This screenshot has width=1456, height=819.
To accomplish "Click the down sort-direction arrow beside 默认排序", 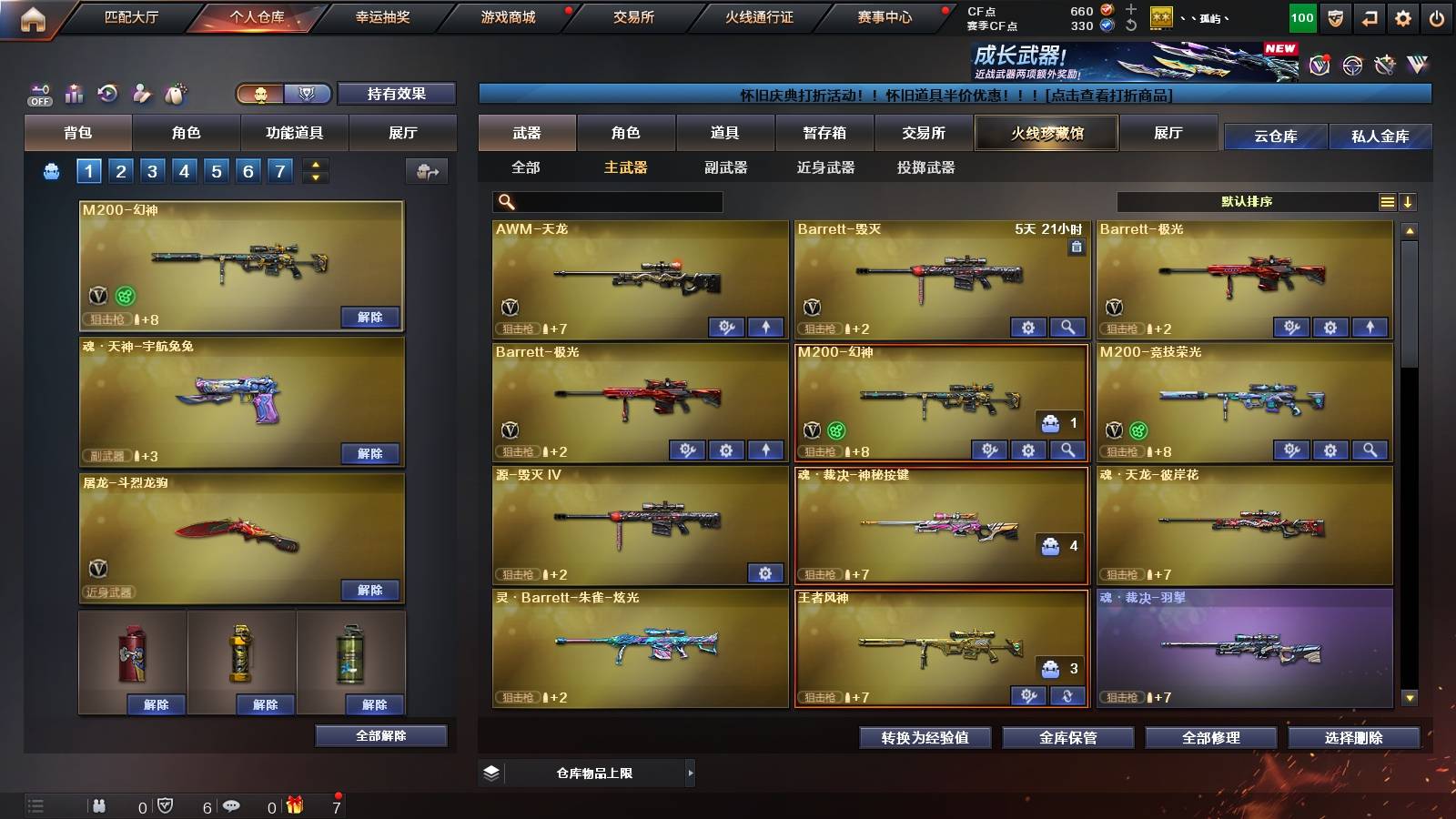I will (x=1409, y=202).
